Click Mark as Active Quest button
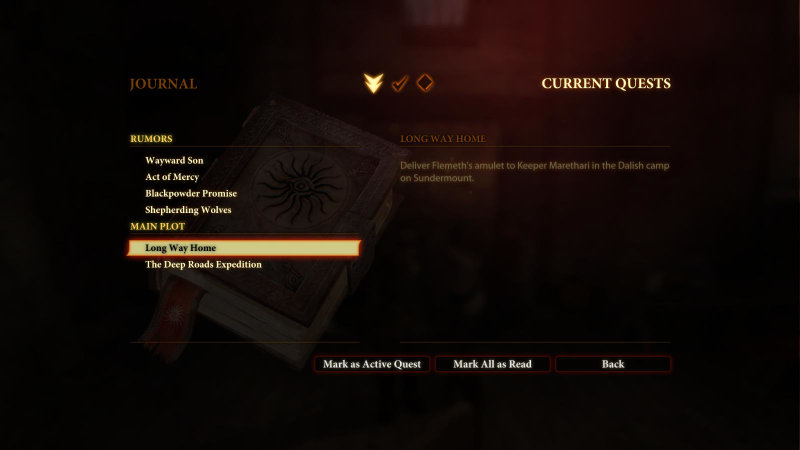This screenshot has width=800, height=450. (372, 364)
